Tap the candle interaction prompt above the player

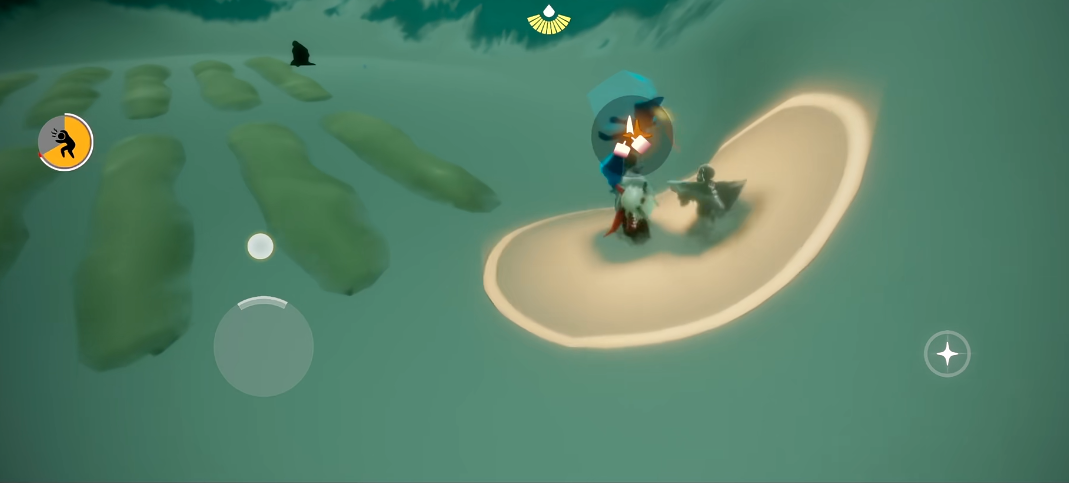tap(631, 135)
